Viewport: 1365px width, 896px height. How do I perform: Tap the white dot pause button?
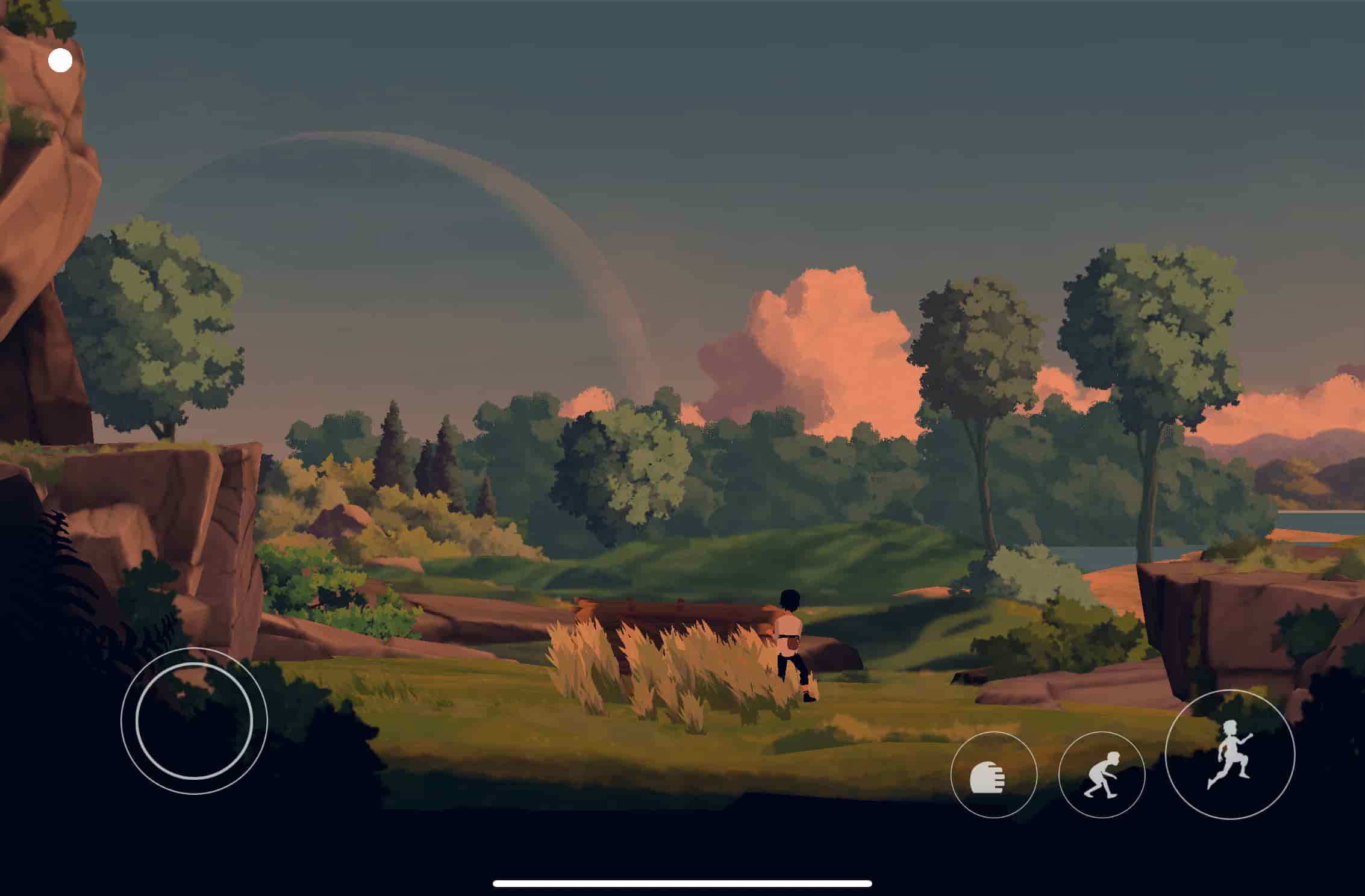coord(60,60)
